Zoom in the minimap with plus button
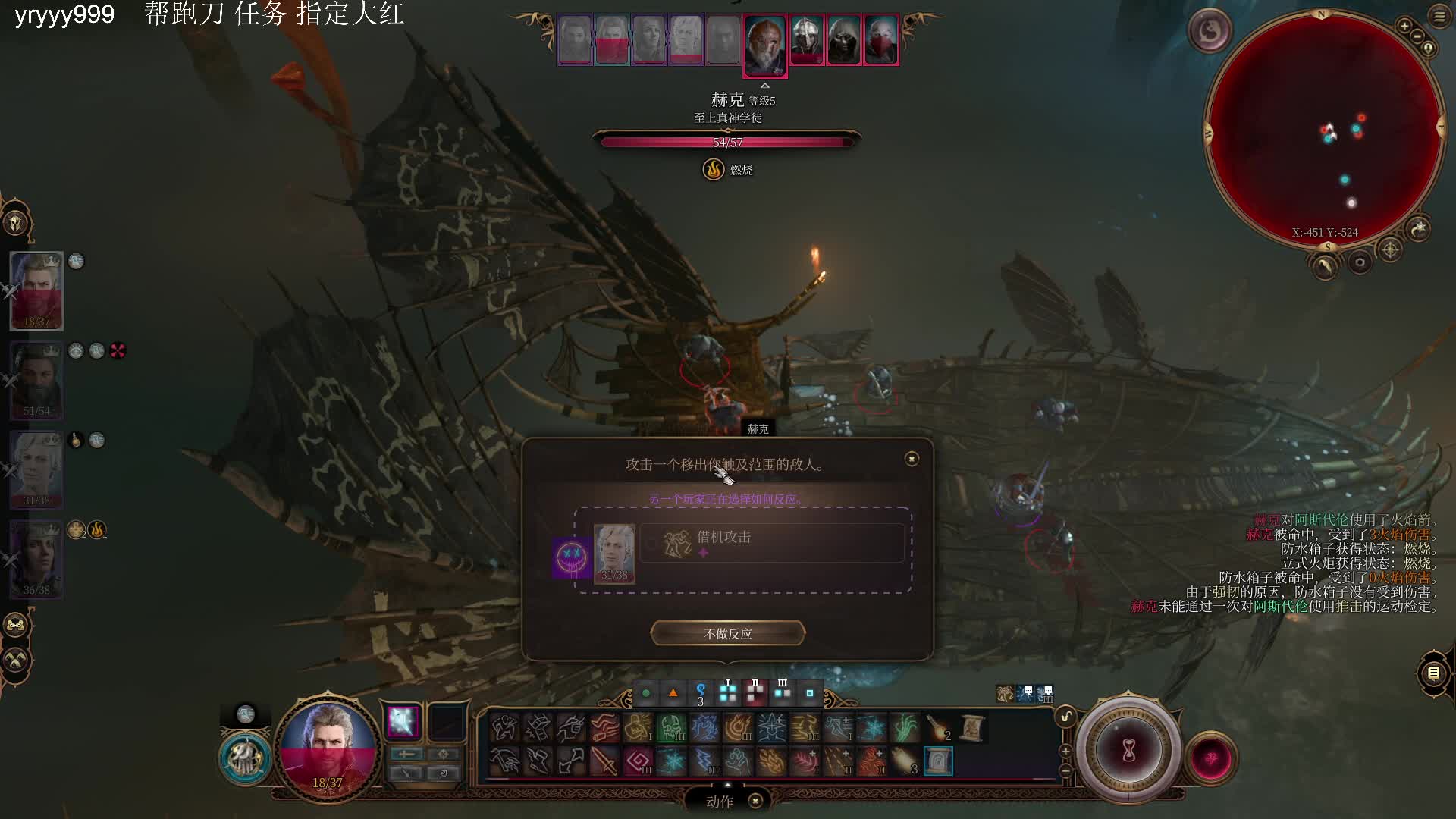1456x819 pixels. [1404, 27]
